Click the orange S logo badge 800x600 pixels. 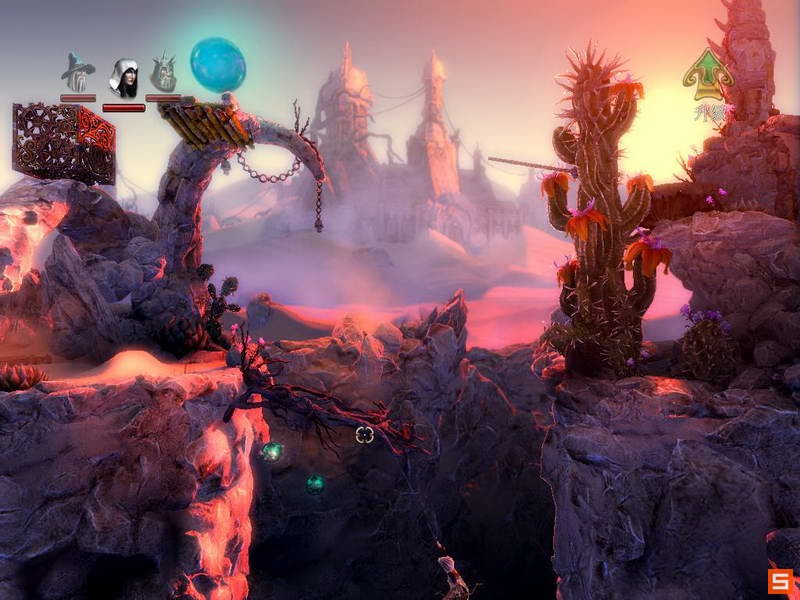coord(780,581)
